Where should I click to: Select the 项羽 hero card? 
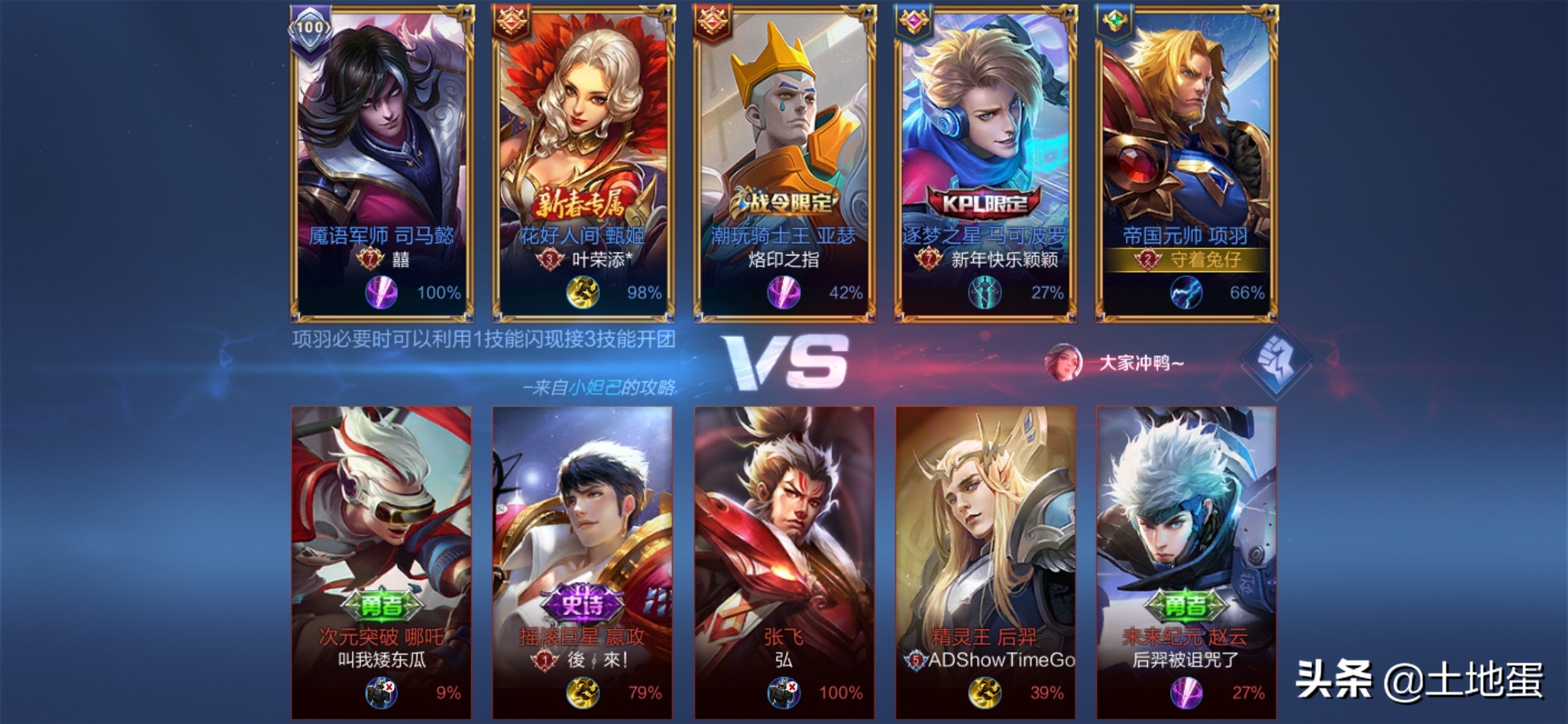(x=1186, y=161)
